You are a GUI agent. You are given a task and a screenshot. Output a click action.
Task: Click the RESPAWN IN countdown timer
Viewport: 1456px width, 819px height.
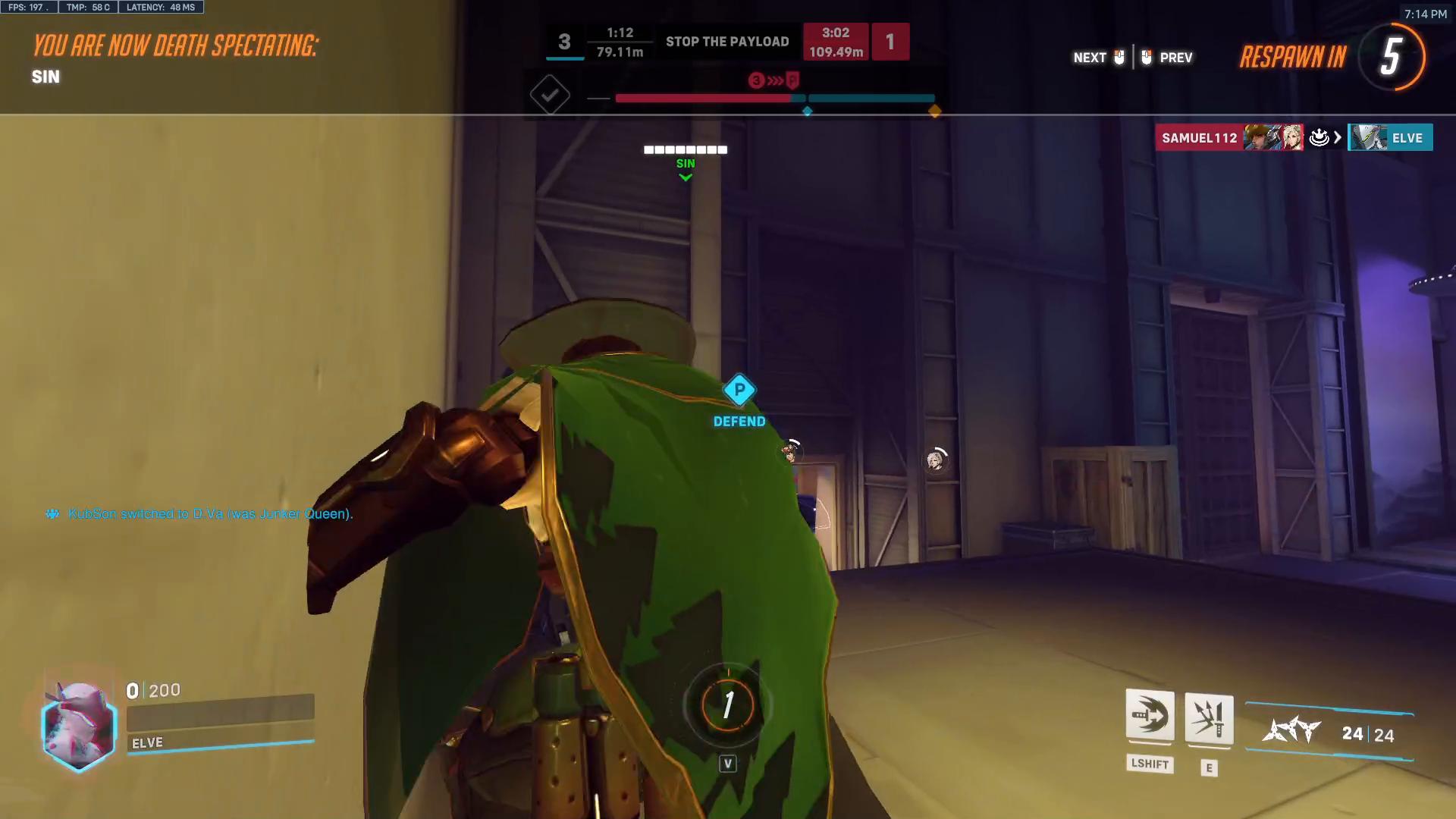click(1392, 57)
